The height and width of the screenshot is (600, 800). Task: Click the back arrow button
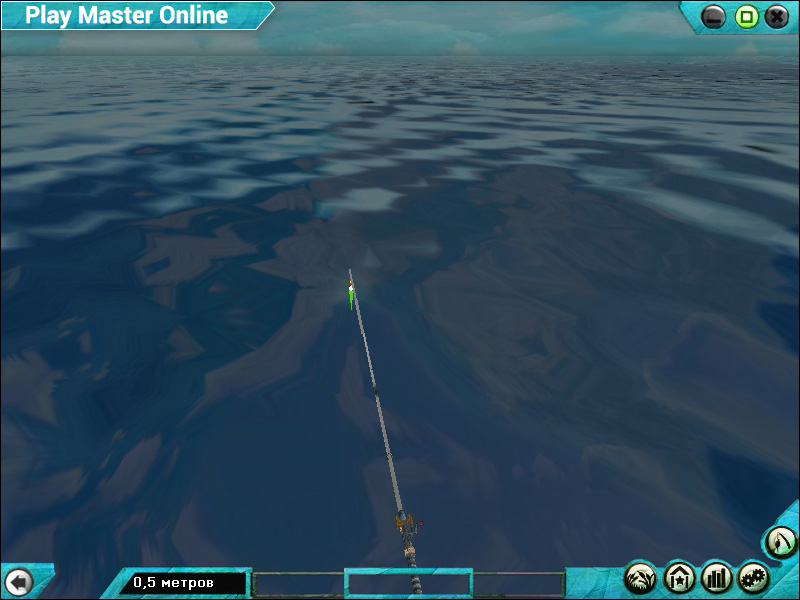pos(18,581)
